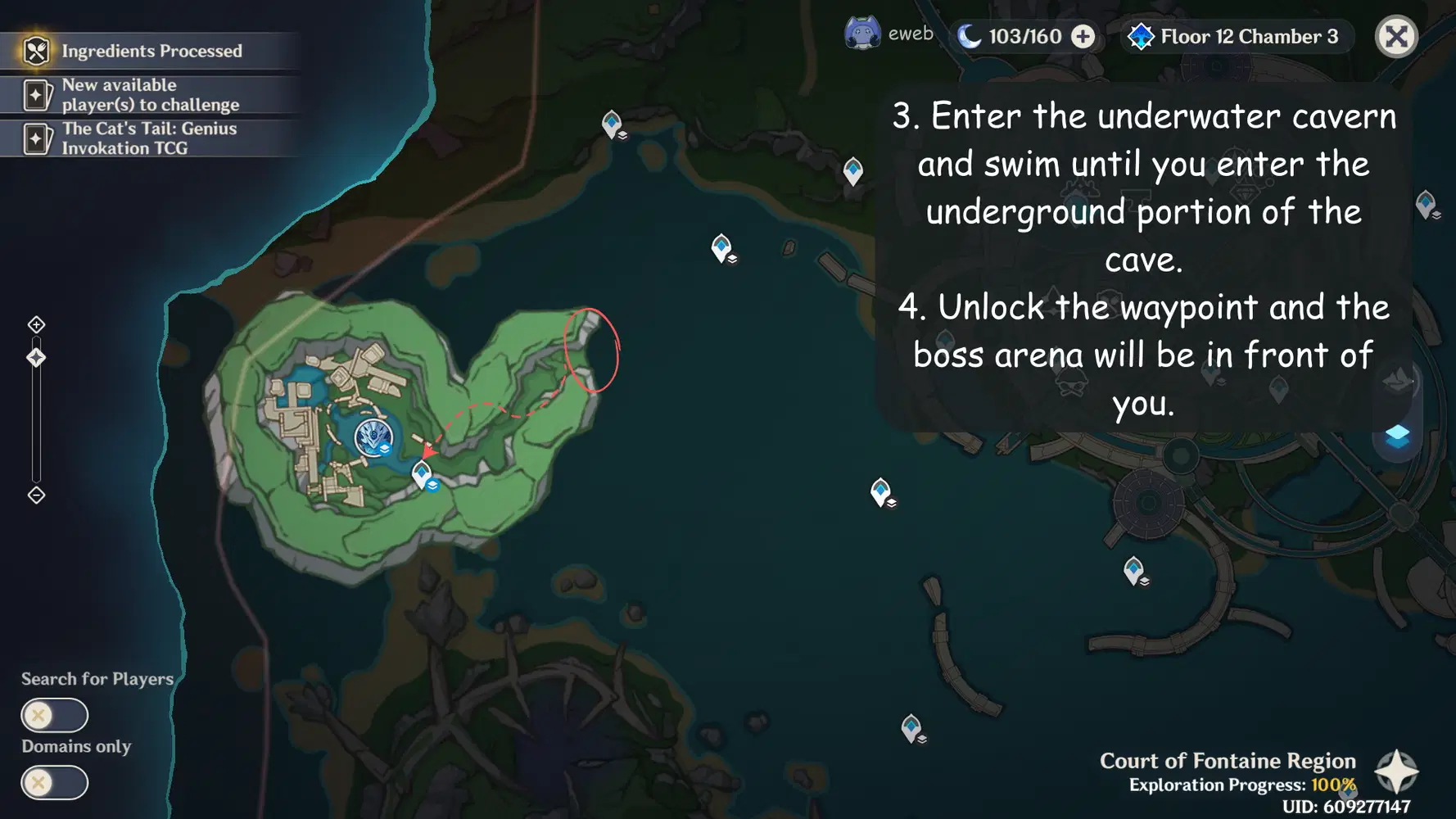Click the eweb player avatar icon
The width and height of the screenshot is (1456, 819).
861,34
